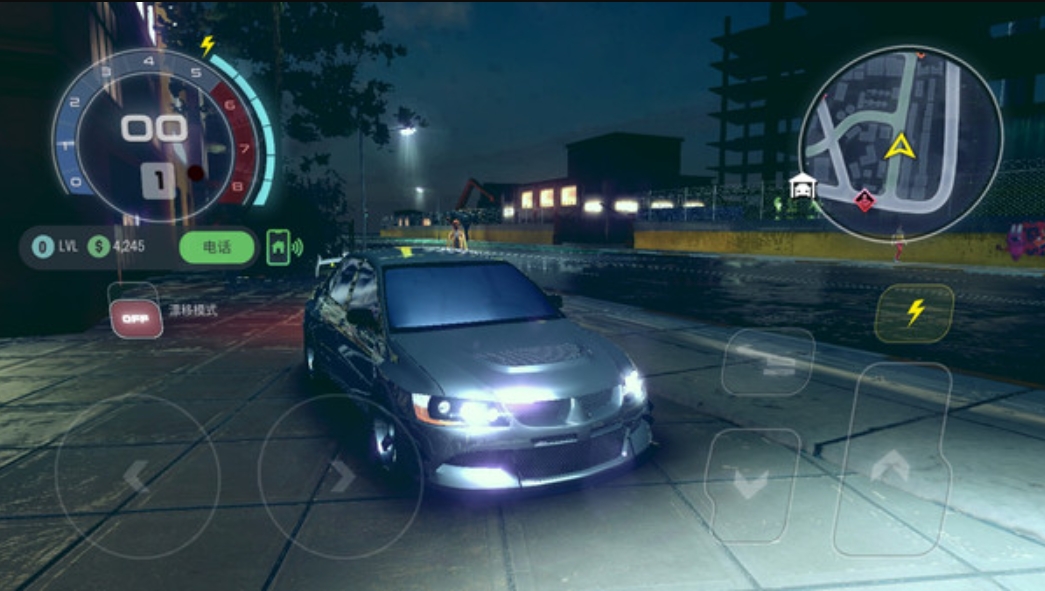The width and height of the screenshot is (1045, 591).
Task: Select the red diamond marker on the minimap
Action: coord(863,202)
